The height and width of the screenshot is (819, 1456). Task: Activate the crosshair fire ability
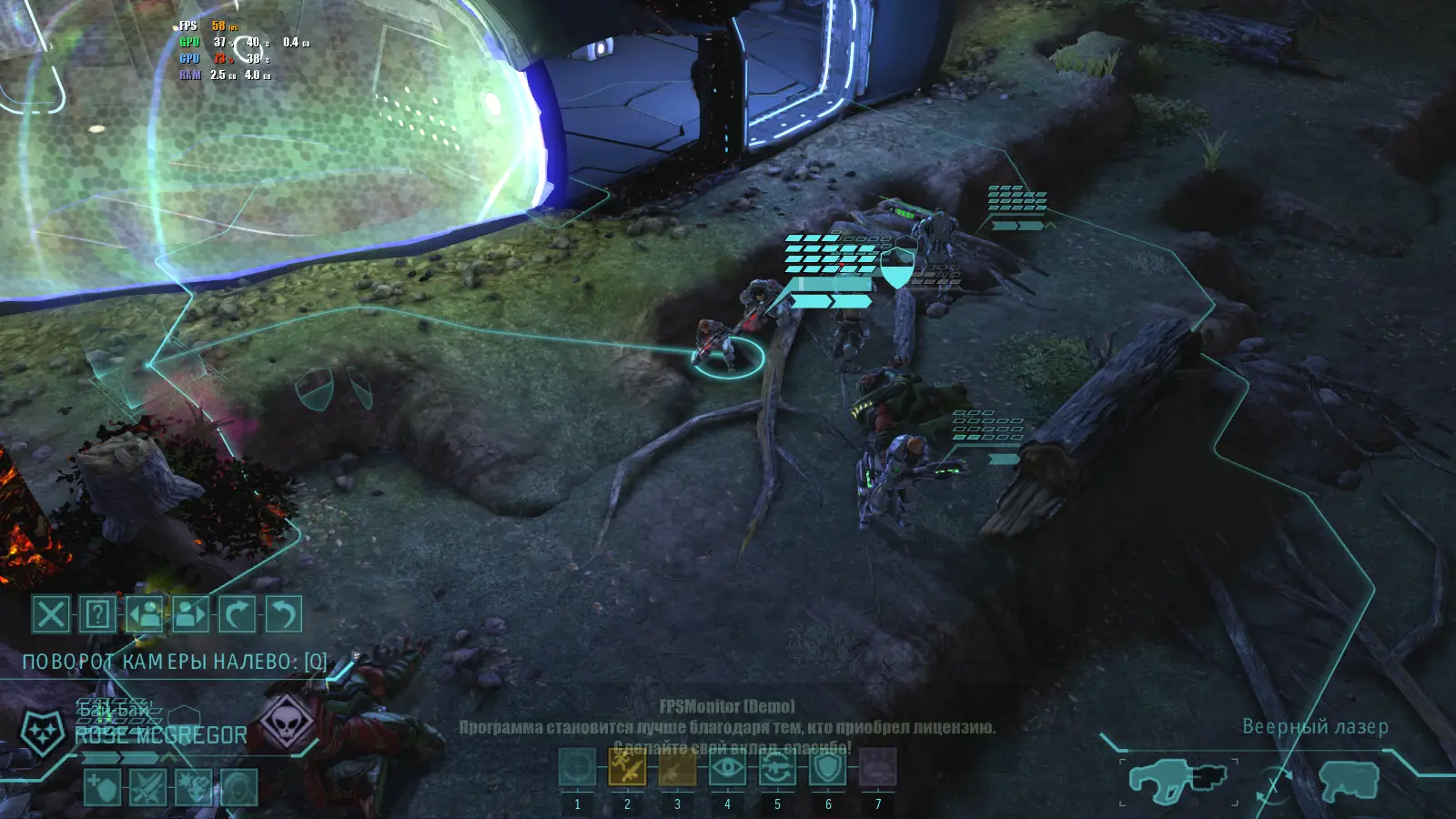pyautogui.click(x=577, y=768)
